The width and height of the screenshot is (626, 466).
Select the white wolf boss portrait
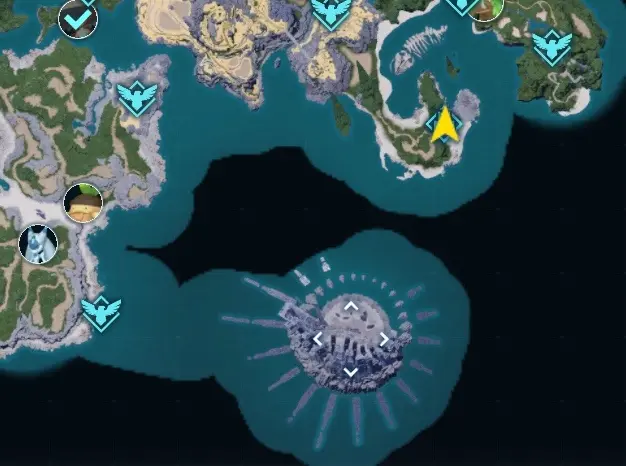tap(38, 243)
